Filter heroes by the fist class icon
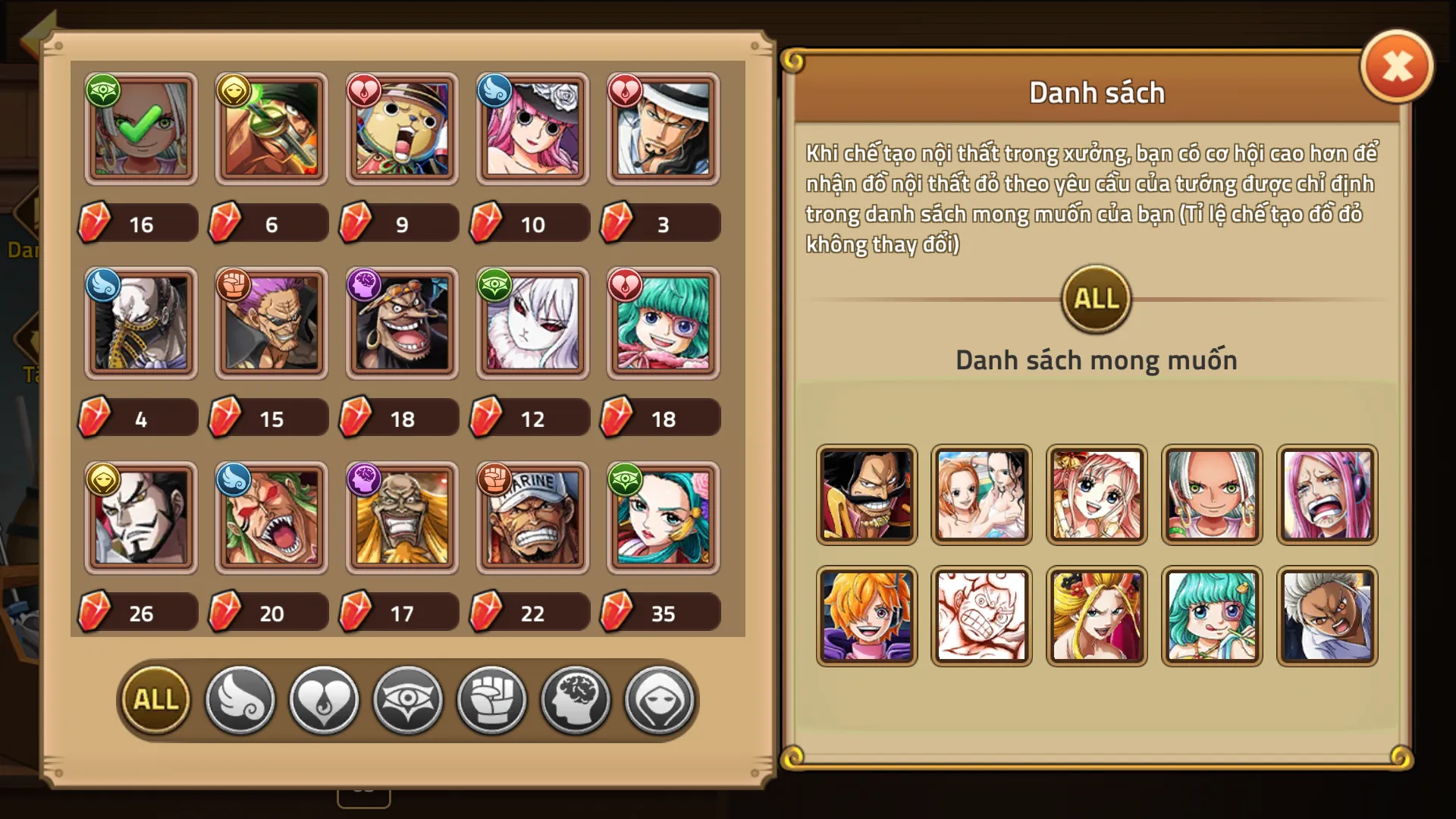The width and height of the screenshot is (1456, 819). [x=491, y=700]
